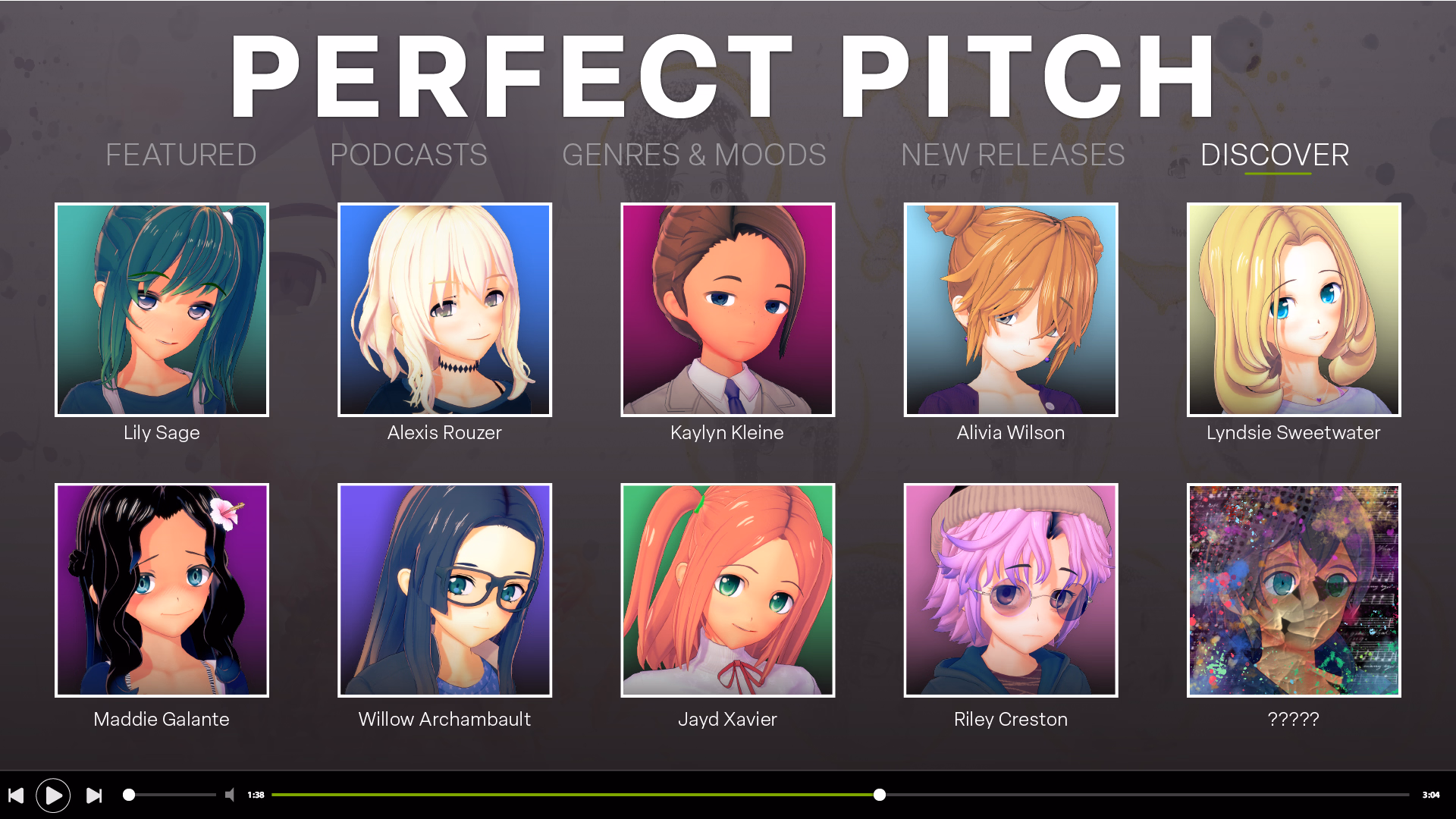The image size is (1456, 819).
Task: View NEW RELEASES
Action: point(1012,155)
